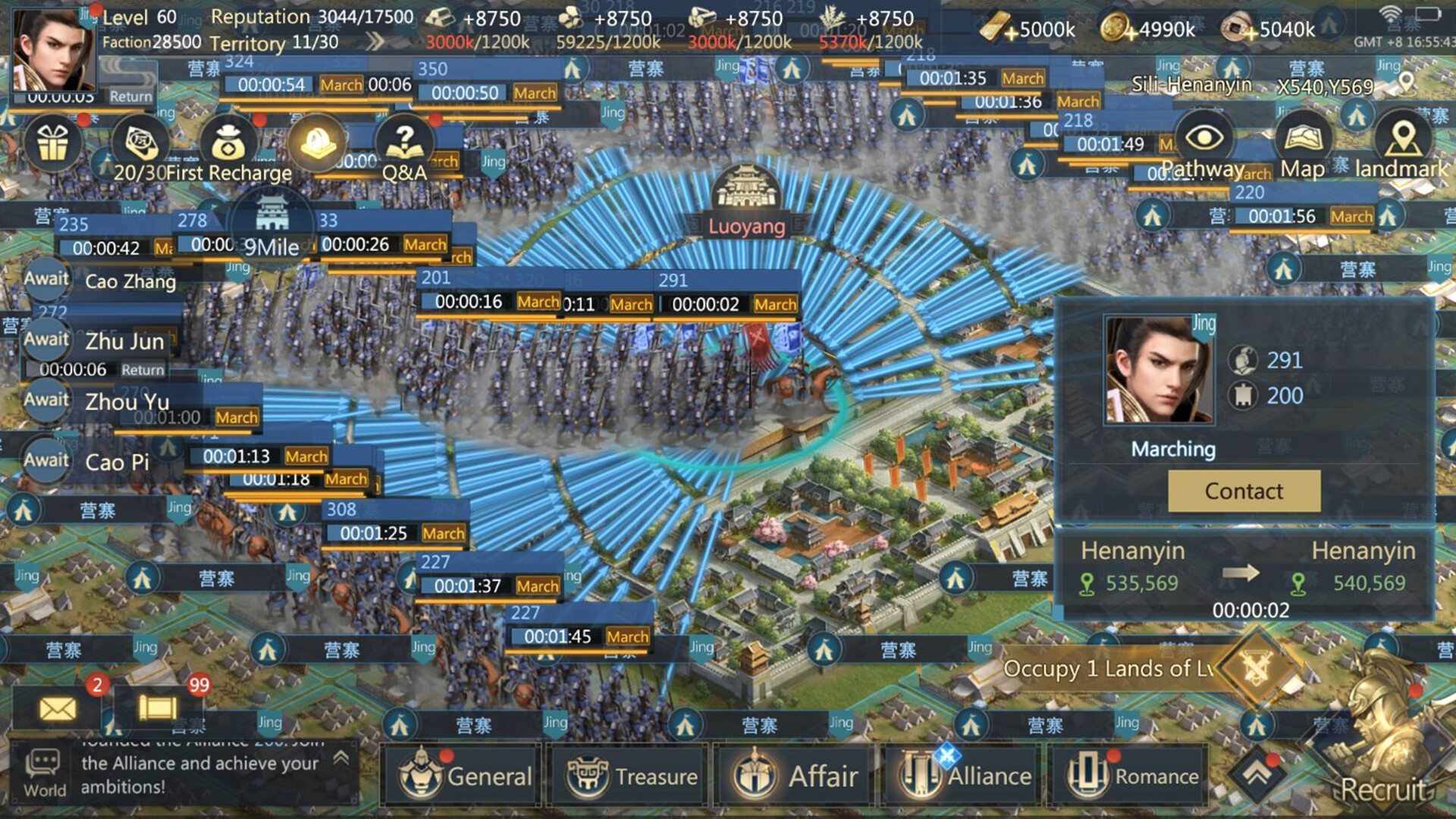Click March on the 291 troop timer

[x=775, y=305]
